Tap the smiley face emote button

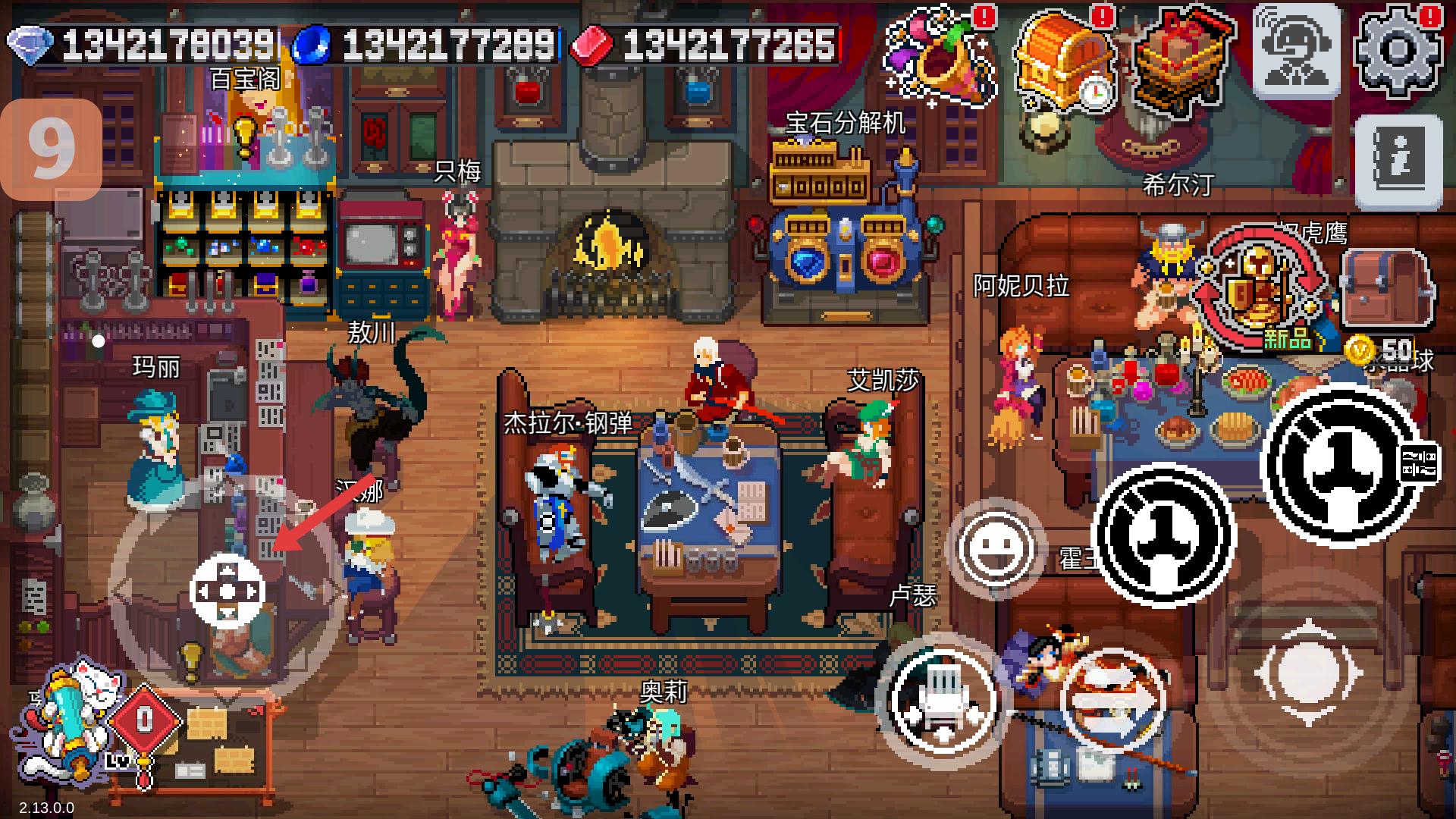point(995,546)
